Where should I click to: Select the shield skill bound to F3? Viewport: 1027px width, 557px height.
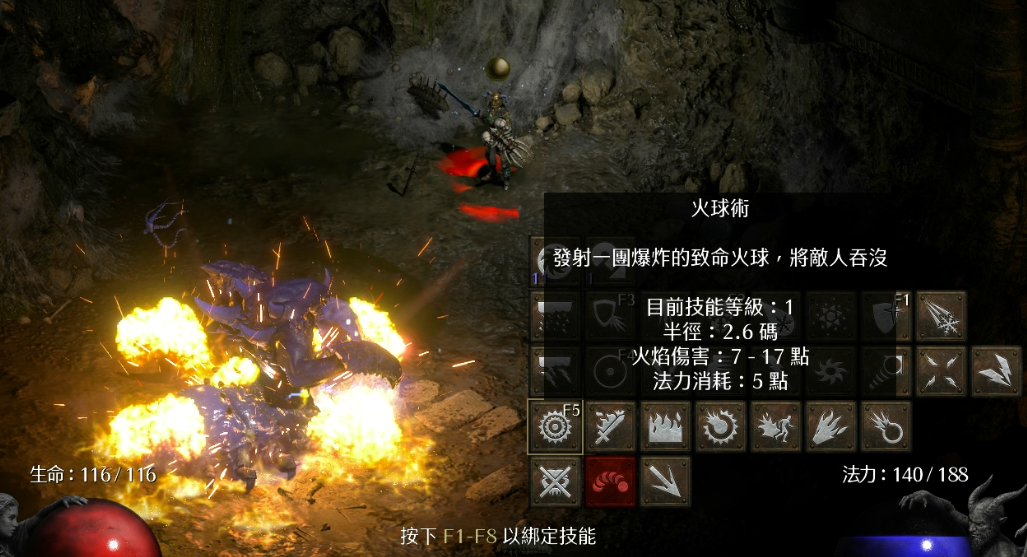coord(608,316)
